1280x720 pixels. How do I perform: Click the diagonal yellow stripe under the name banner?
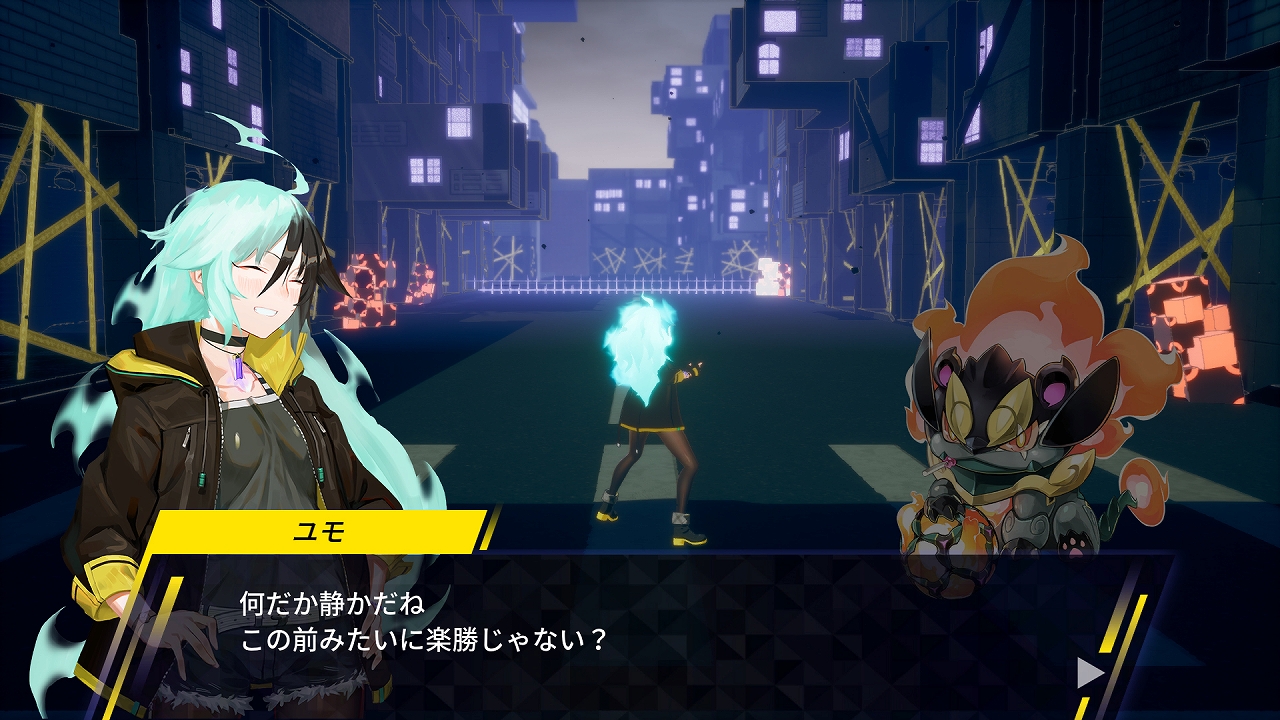tap(170, 600)
